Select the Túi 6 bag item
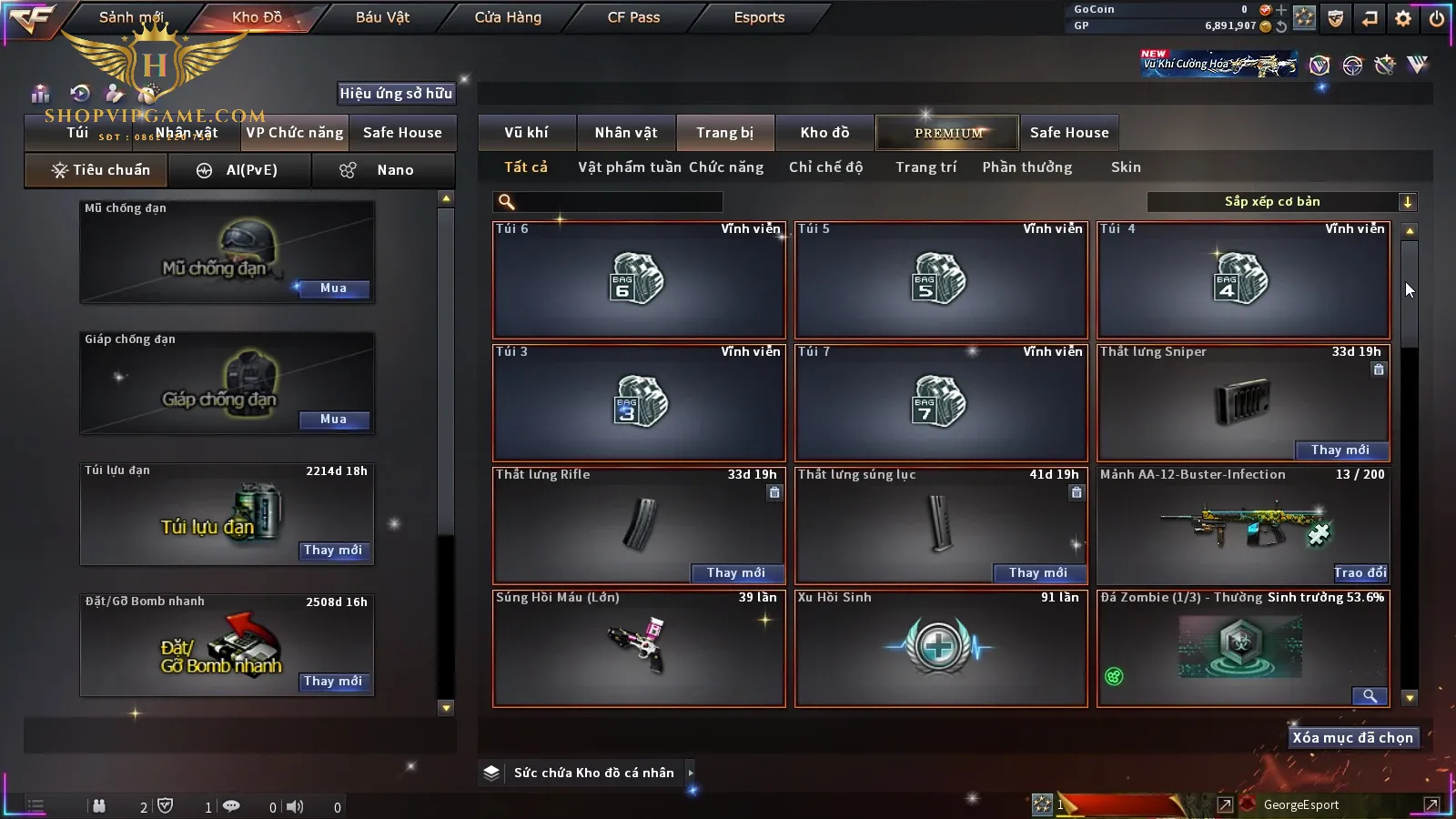1456x819 pixels. pyautogui.click(x=639, y=280)
